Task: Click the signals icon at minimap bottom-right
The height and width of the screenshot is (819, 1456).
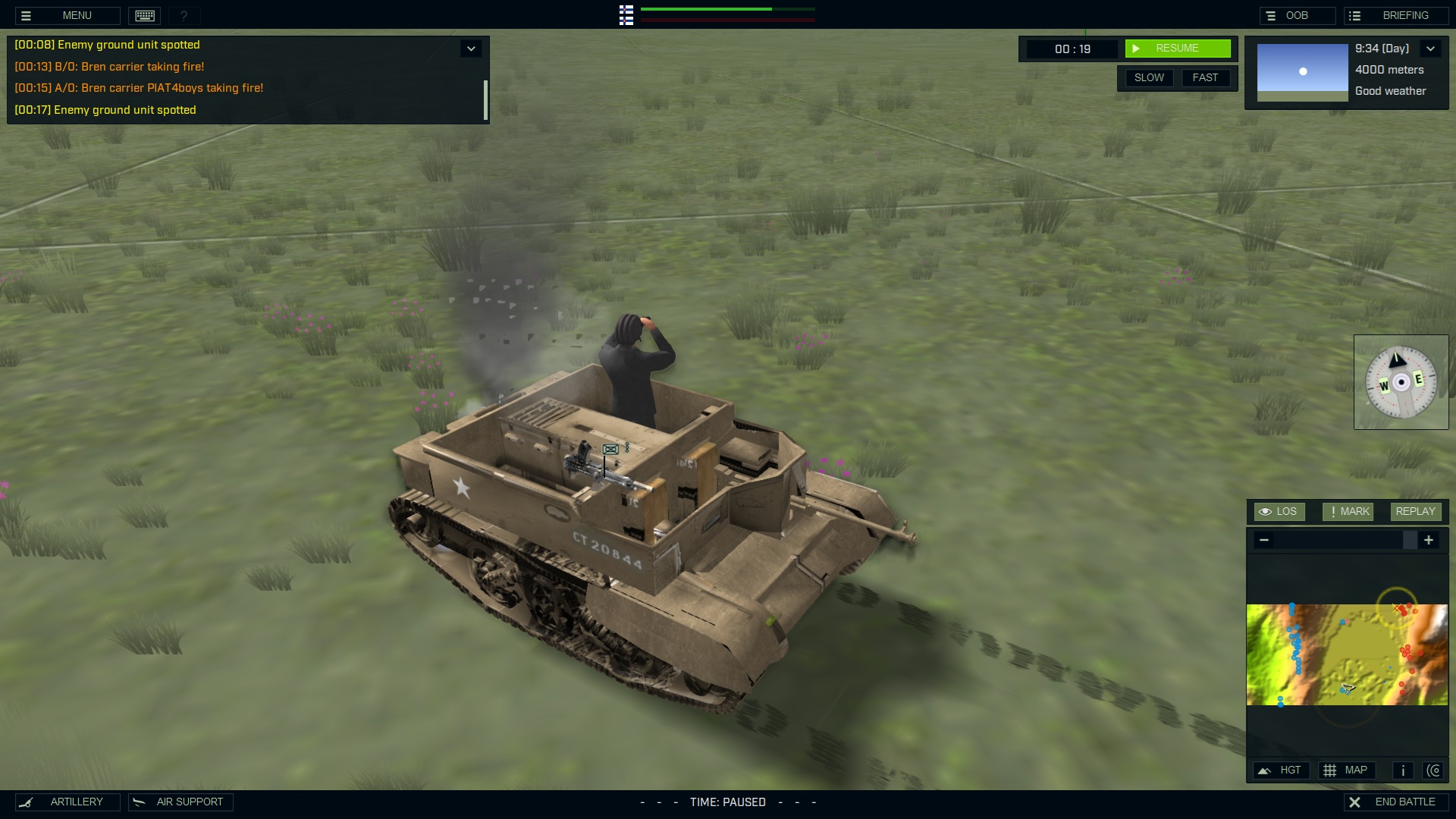Action: tap(1435, 770)
